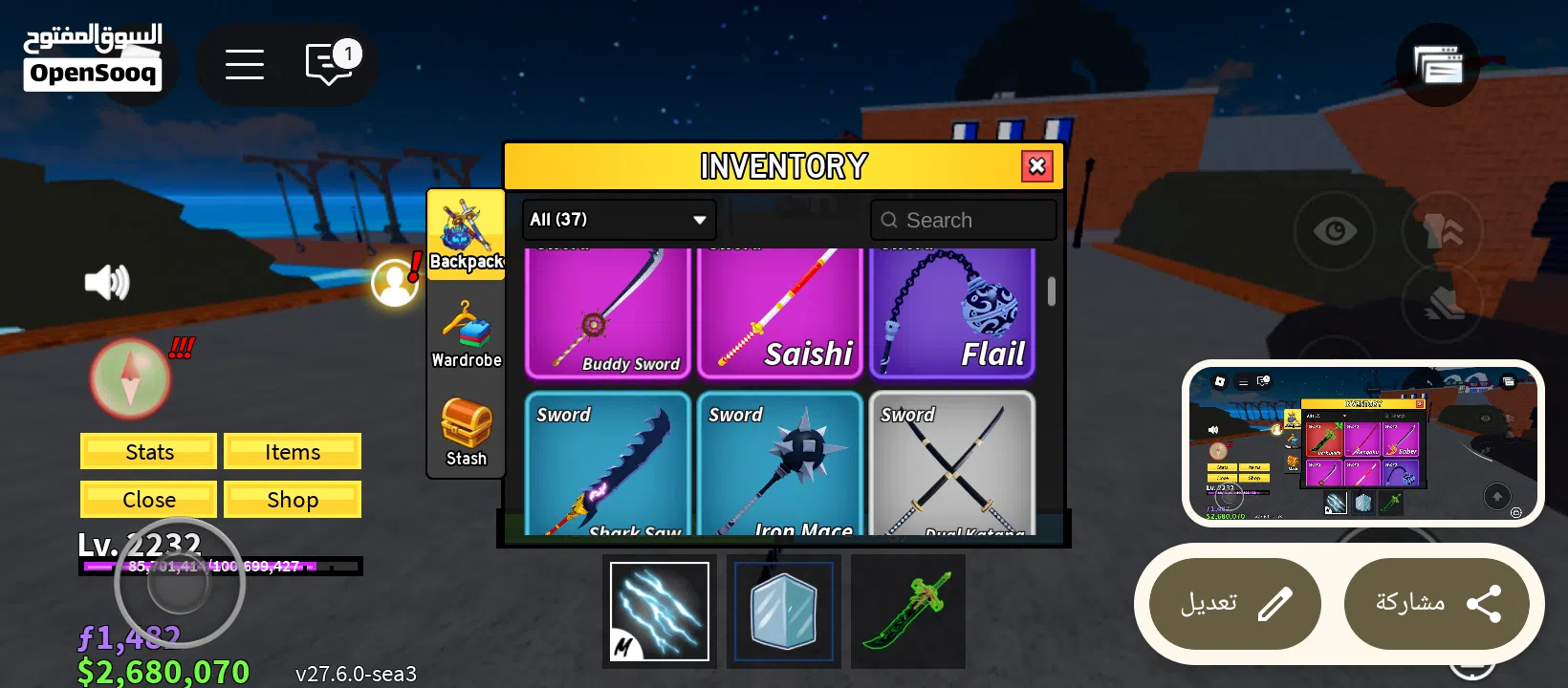Select the ice cube hotbar slot
The image size is (1568, 688).
pos(784,612)
